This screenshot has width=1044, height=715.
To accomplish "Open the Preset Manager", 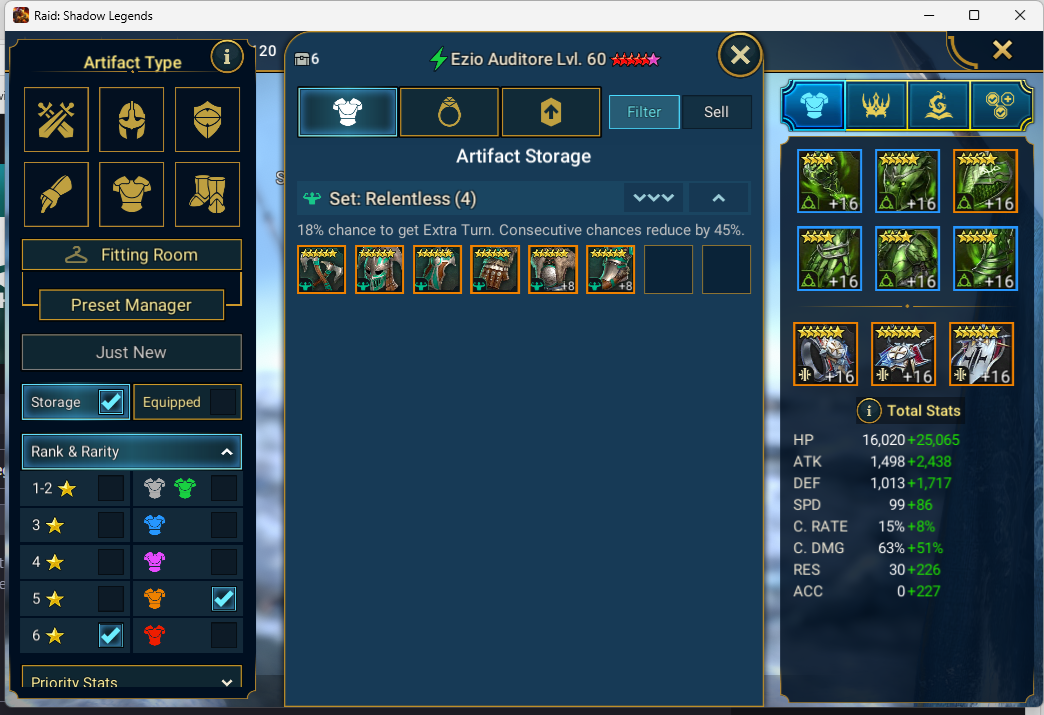I will (131, 305).
